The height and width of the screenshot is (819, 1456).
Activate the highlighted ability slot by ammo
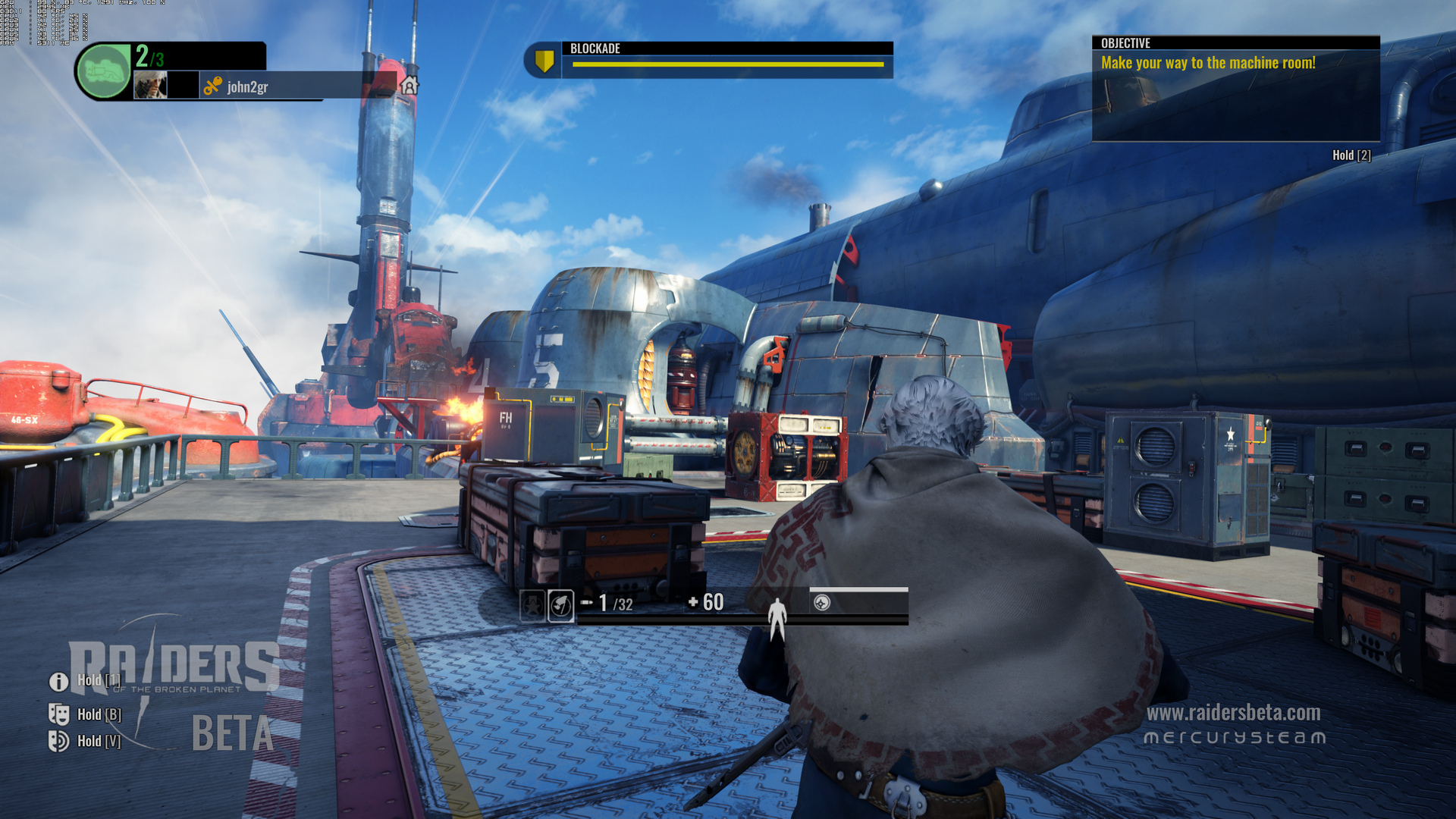click(x=561, y=605)
